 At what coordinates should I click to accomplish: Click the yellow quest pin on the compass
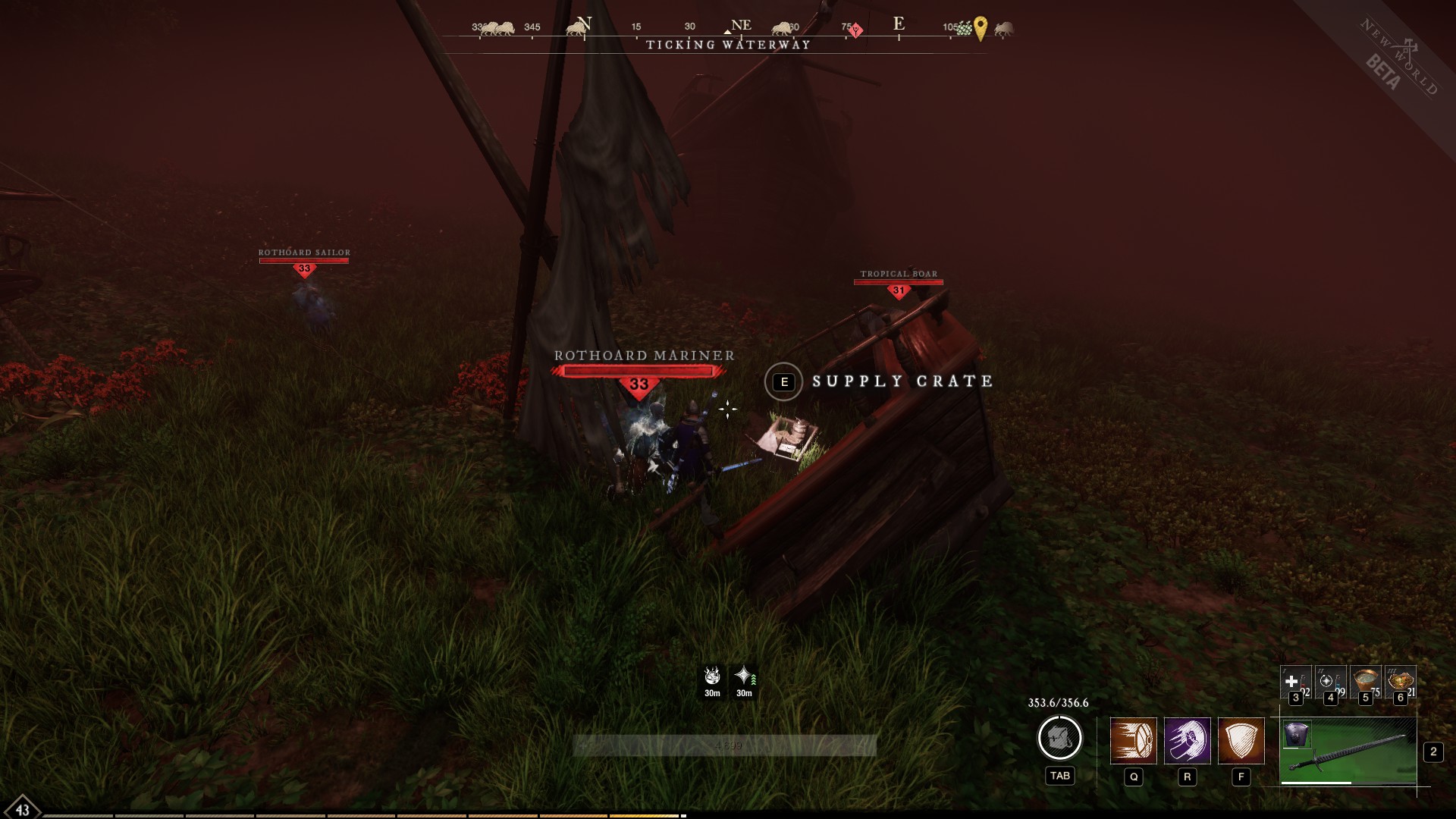(981, 28)
